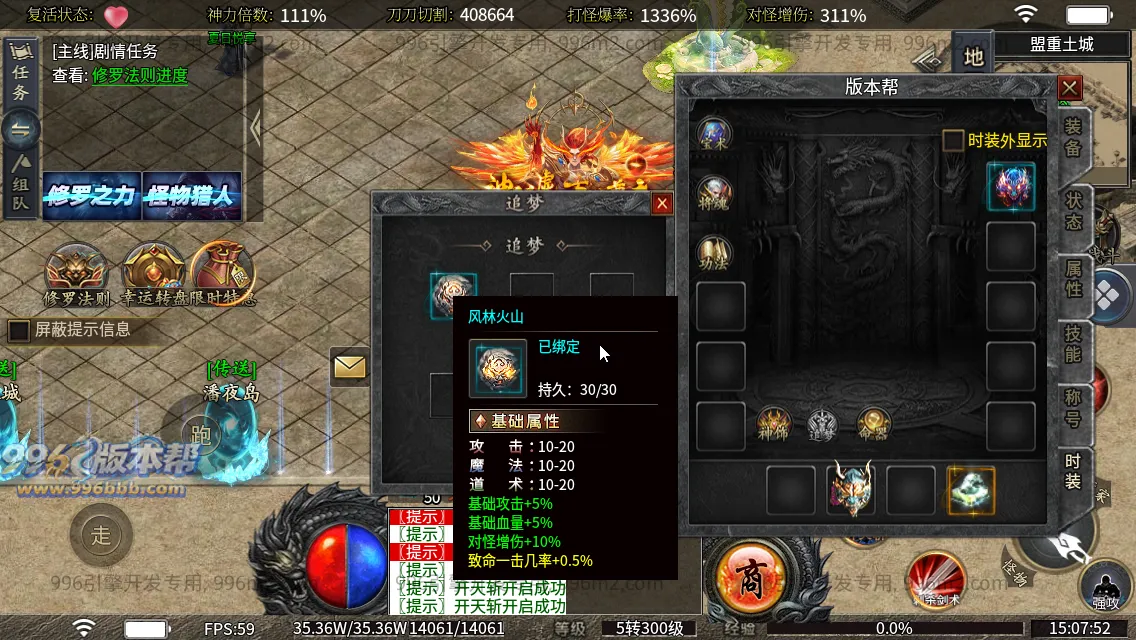Select the dragon mask equipment slot
This screenshot has width=1136, height=640.
coord(851,490)
